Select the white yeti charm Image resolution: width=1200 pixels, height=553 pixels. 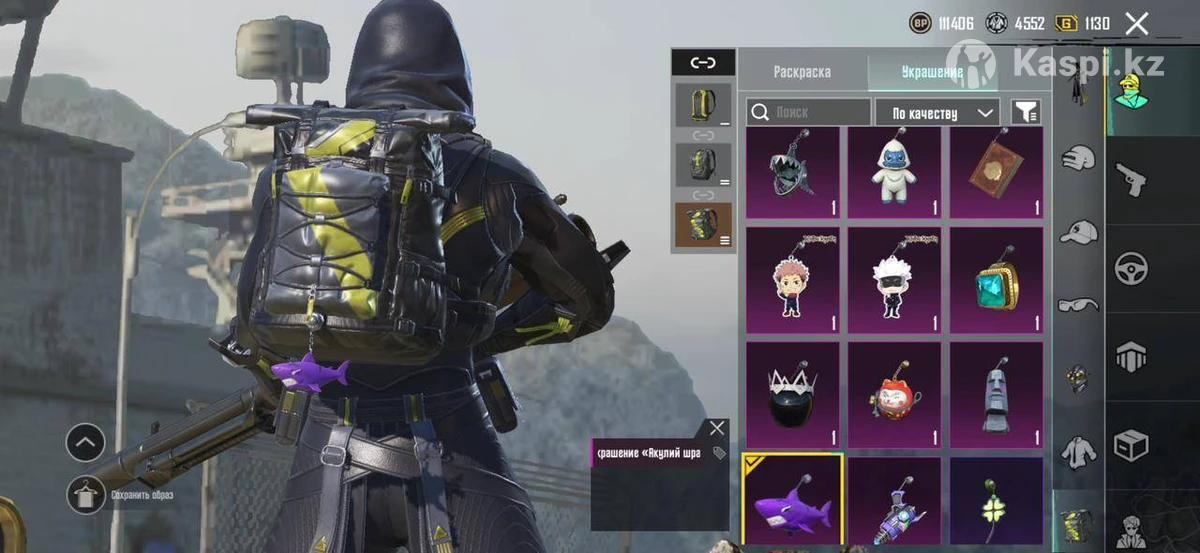click(x=895, y=172)
